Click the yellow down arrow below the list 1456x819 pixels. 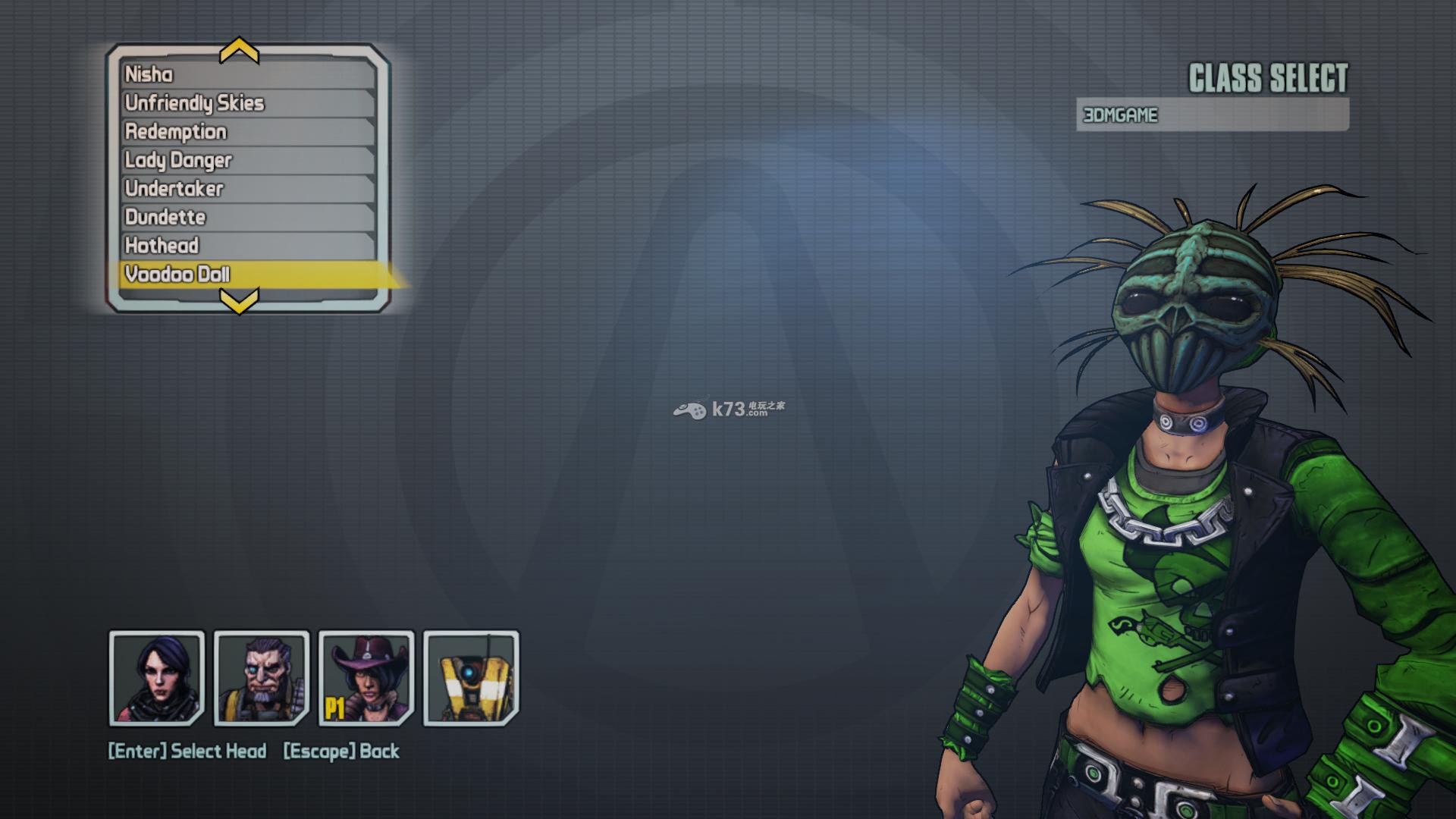click(x=239, y=301)
